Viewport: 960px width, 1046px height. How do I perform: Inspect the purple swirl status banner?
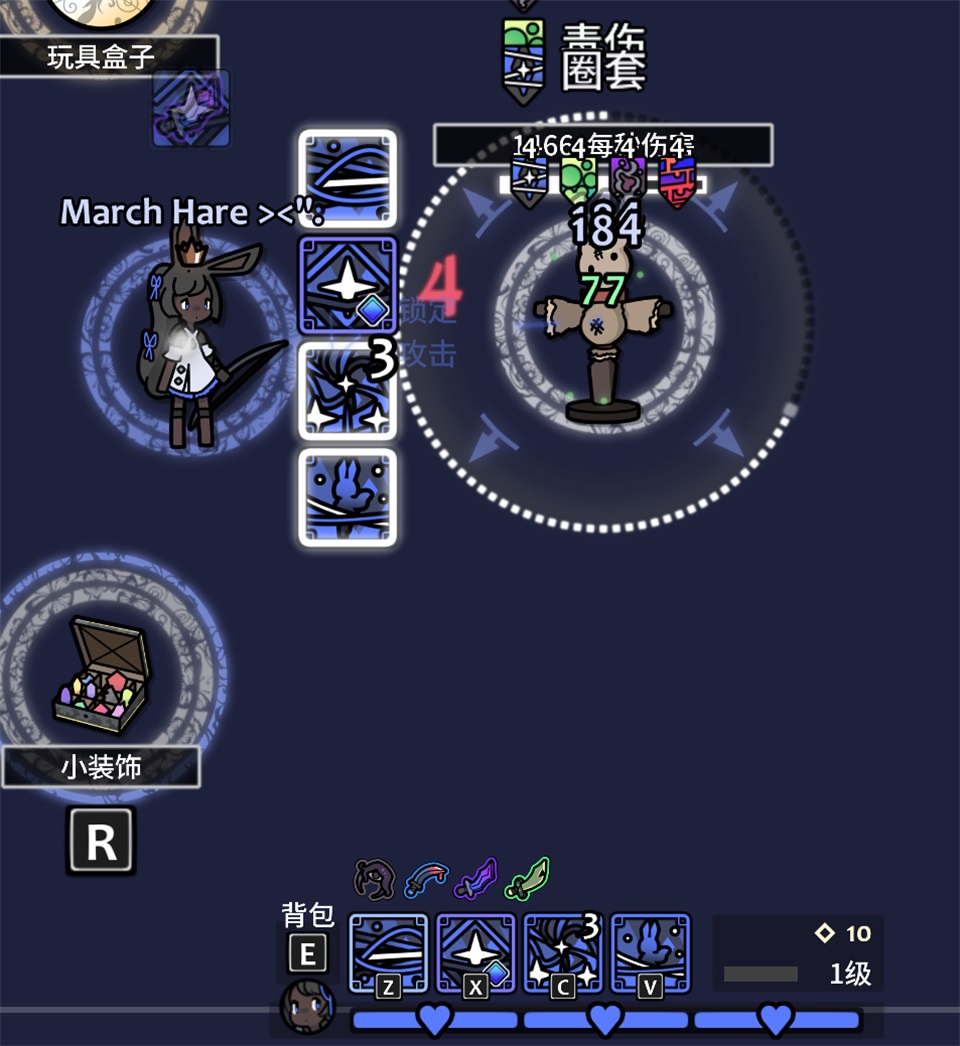pyautogui.click(x=628, y=180)
